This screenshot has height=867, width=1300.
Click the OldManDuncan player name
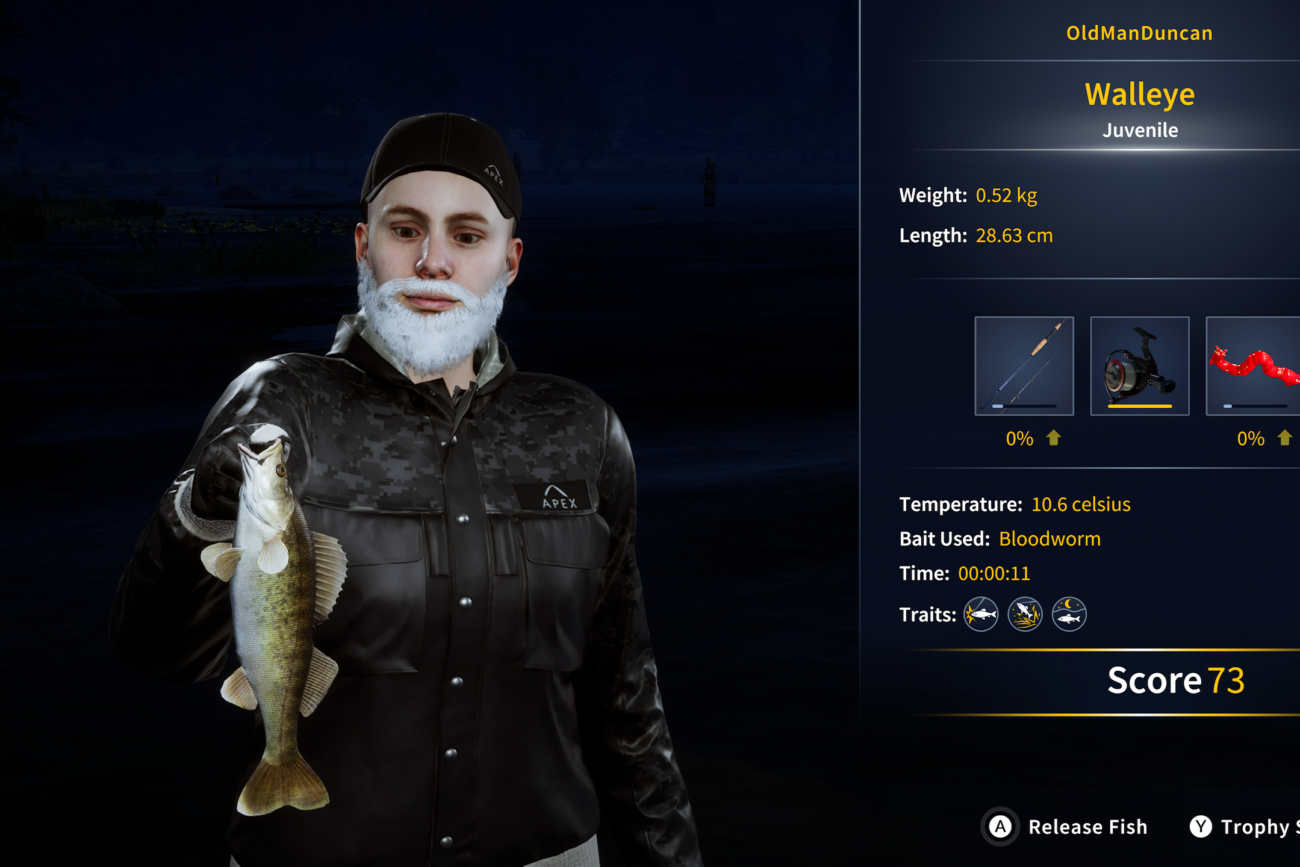pos(1139,33)
